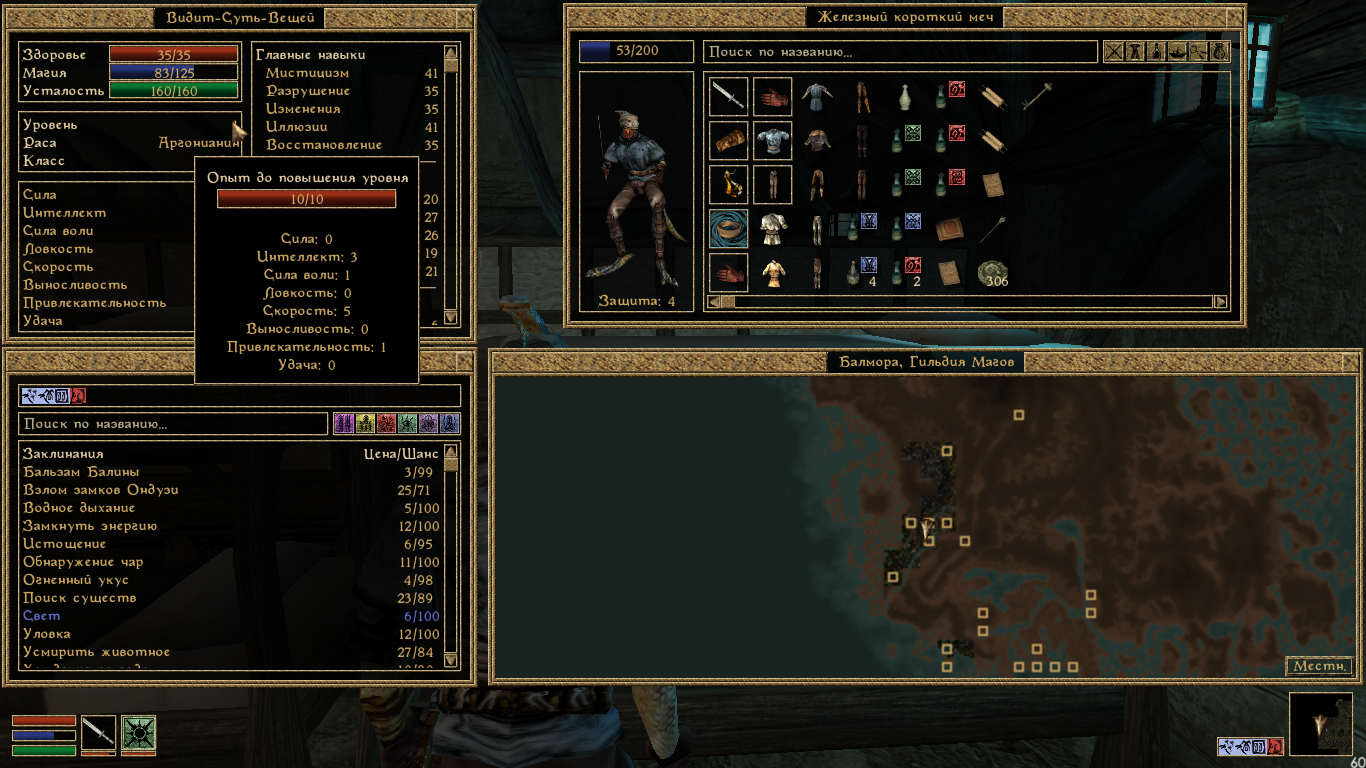Filter inventory by the crossed swords weapons icon
Screen dimensions: 1366x768
[x=1113, y=52]
